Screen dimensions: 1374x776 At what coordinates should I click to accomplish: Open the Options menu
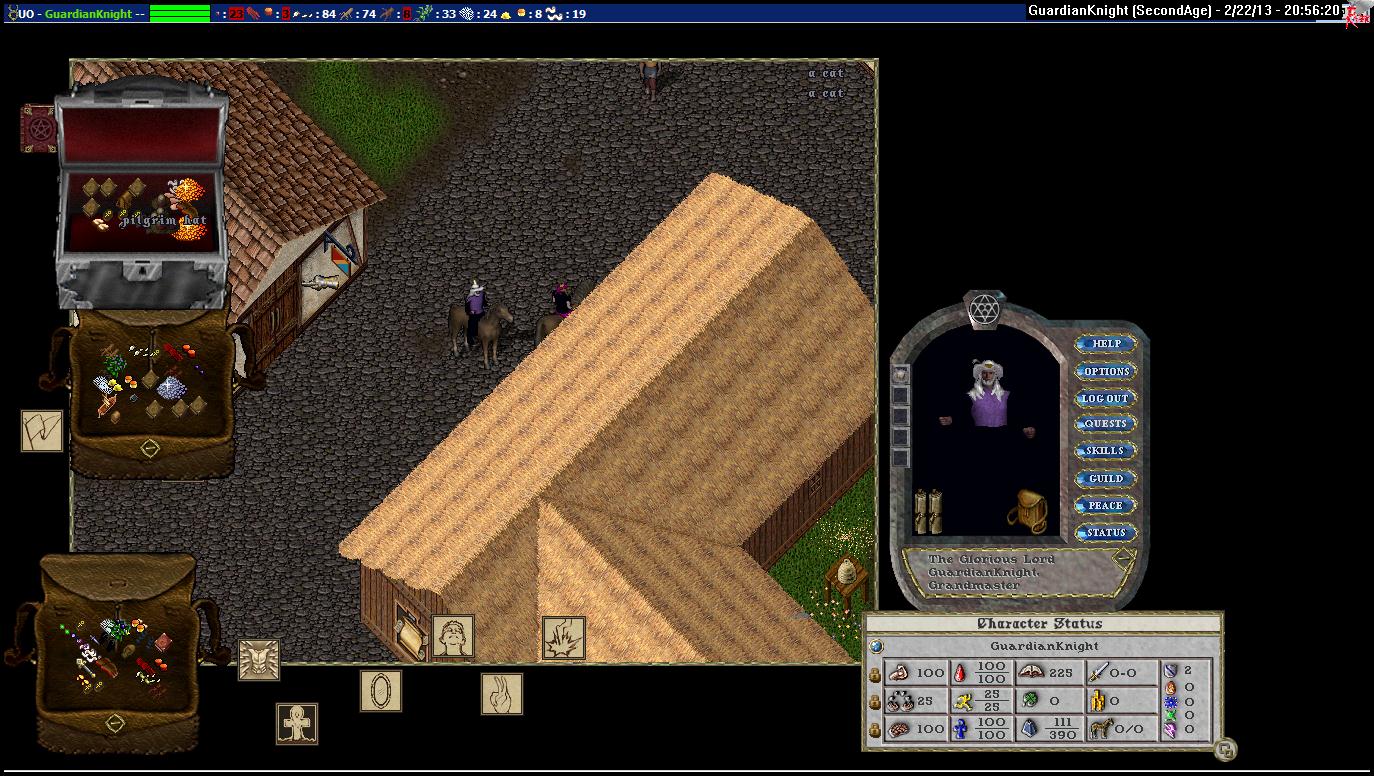click(1106, 371)
